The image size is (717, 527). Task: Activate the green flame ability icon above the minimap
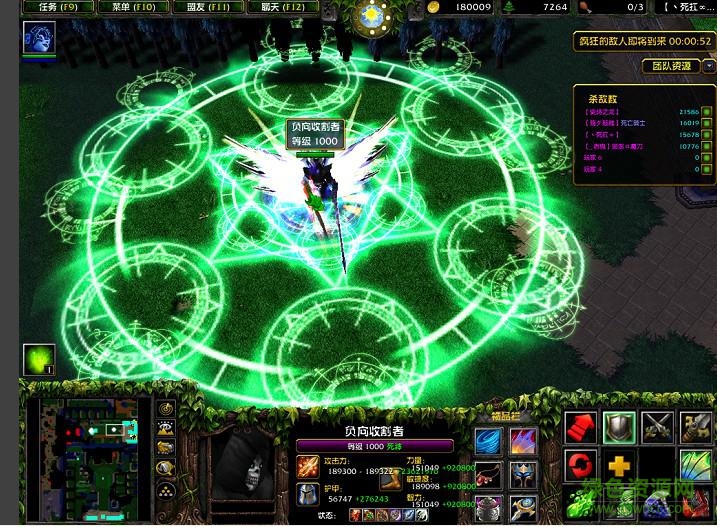[39, 360]
